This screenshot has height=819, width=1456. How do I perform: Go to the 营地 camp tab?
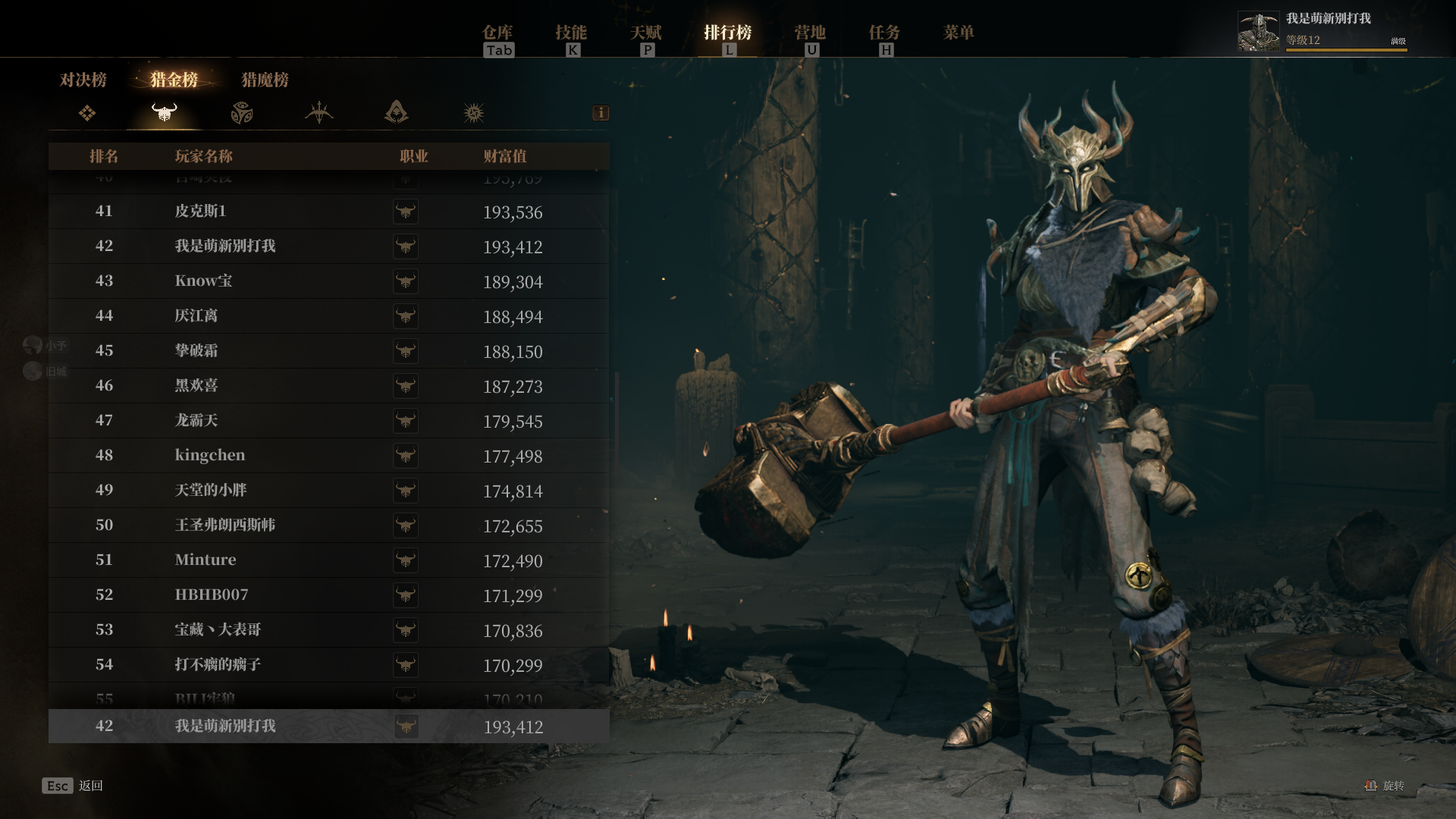tap(810, 33)
